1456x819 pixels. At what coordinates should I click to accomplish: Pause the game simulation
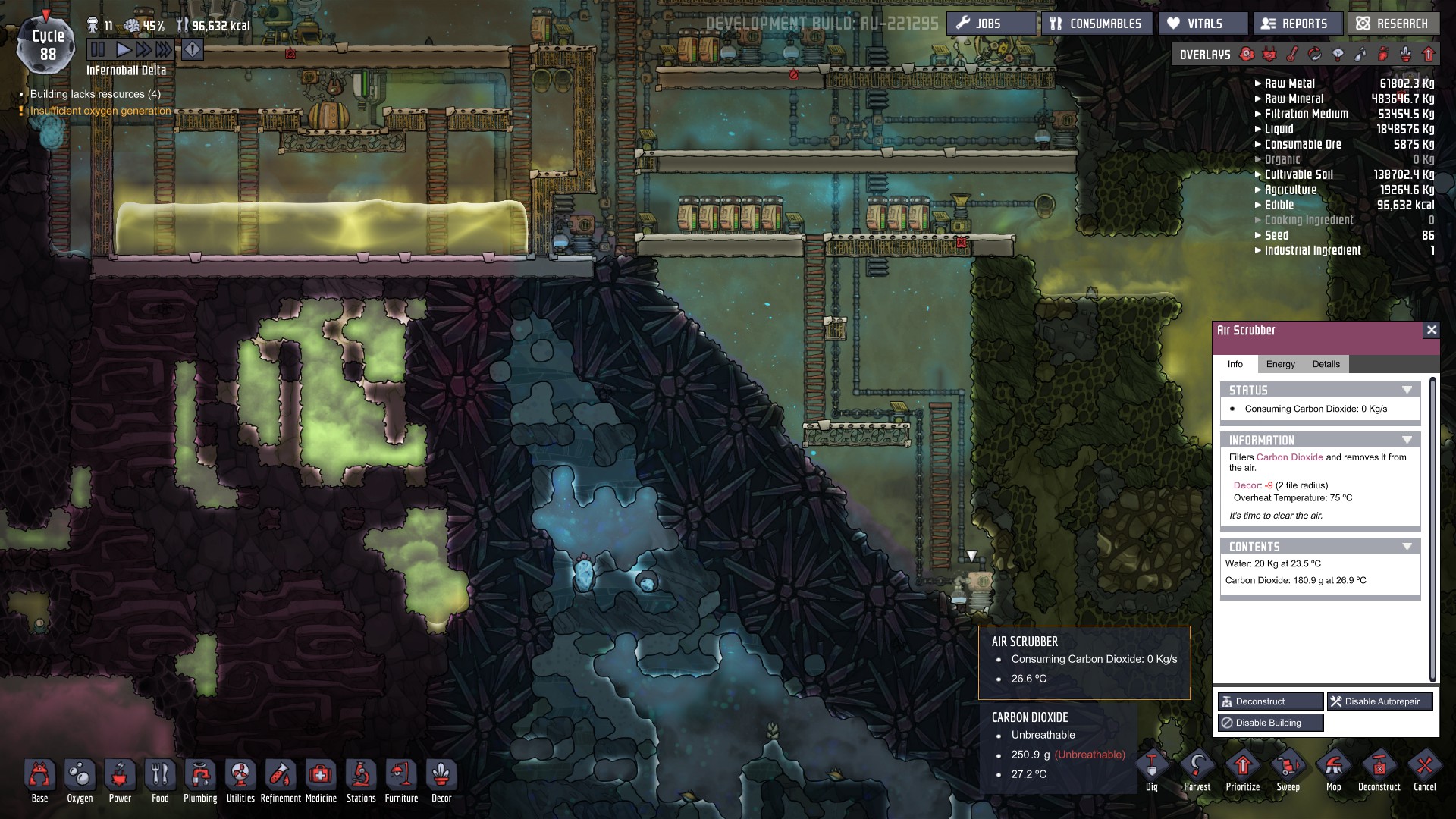pyautogui.click(x=98, y=50)
